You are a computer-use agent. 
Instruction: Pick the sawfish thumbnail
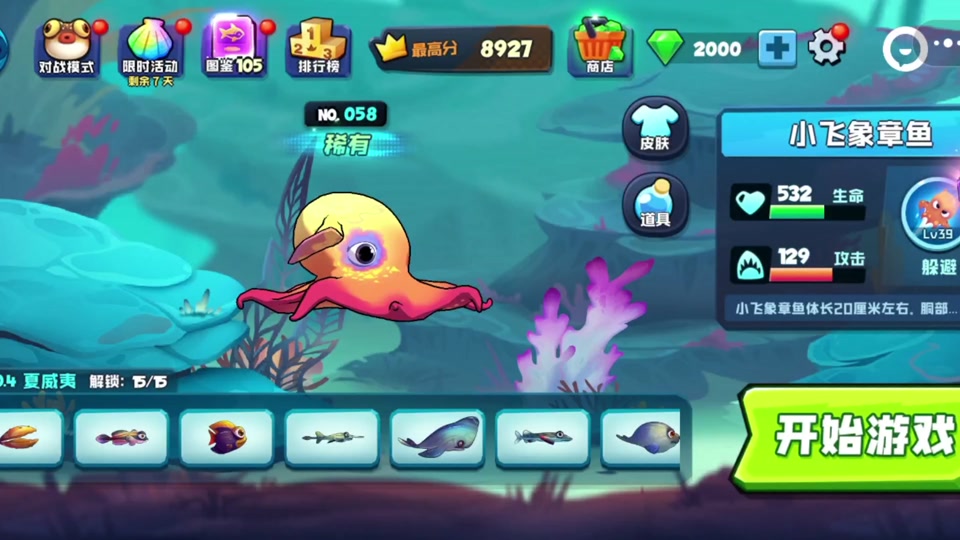click(332, 437)
